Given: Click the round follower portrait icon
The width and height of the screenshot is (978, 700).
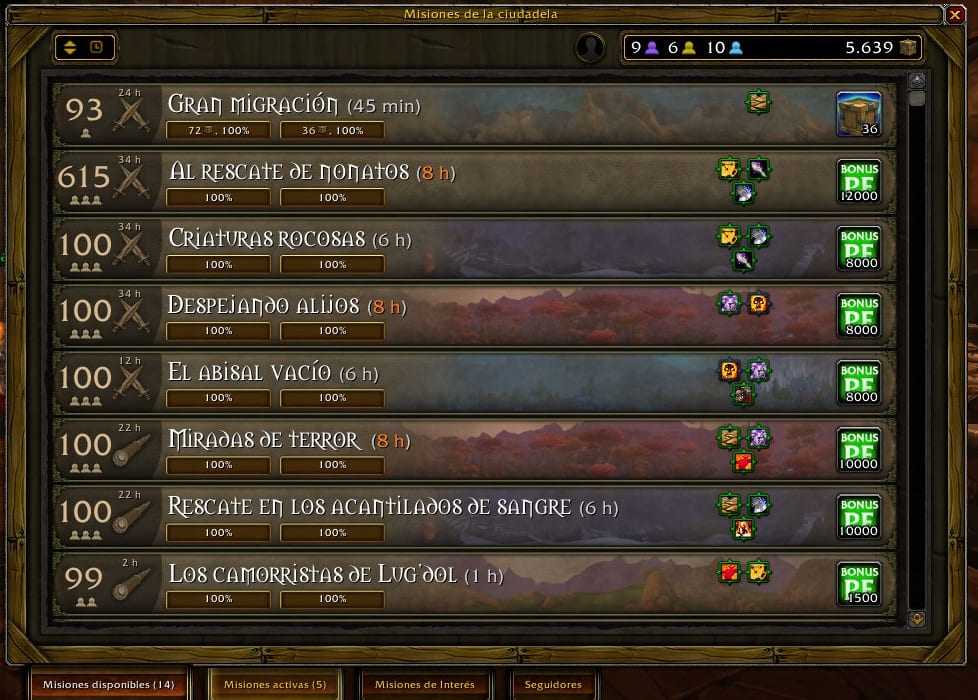Looking at the screenshot, I should 590,47.
